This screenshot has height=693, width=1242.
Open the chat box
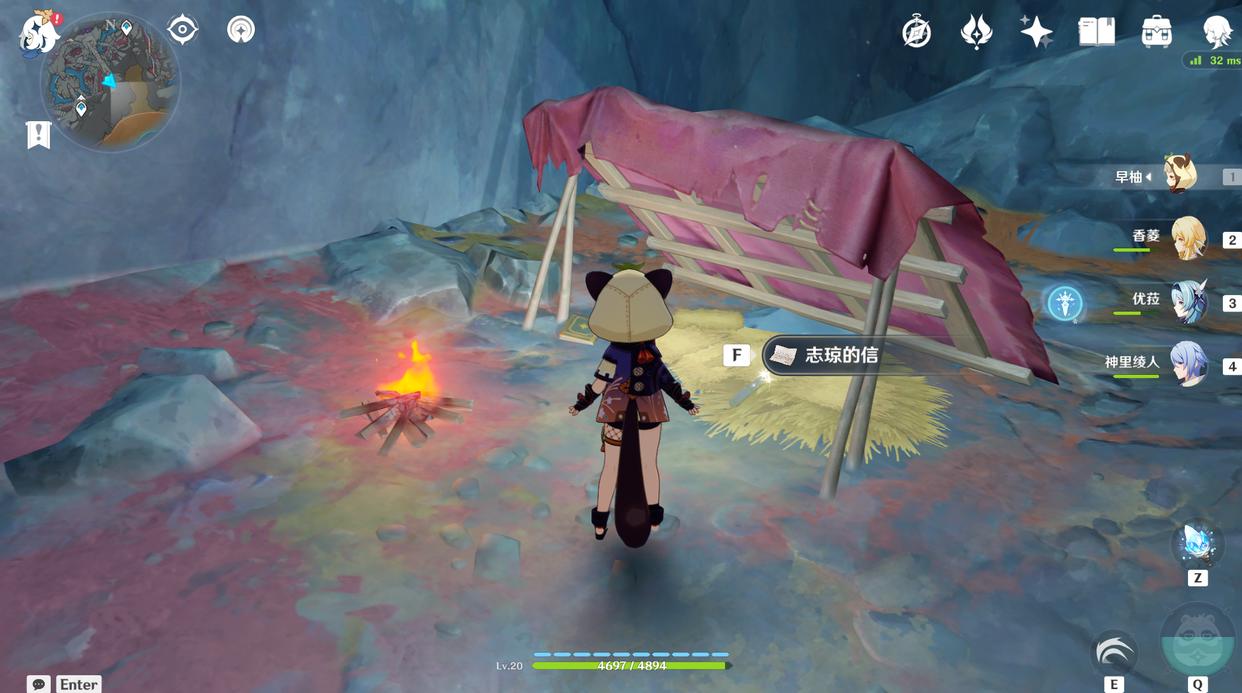(x=39, y=684)
